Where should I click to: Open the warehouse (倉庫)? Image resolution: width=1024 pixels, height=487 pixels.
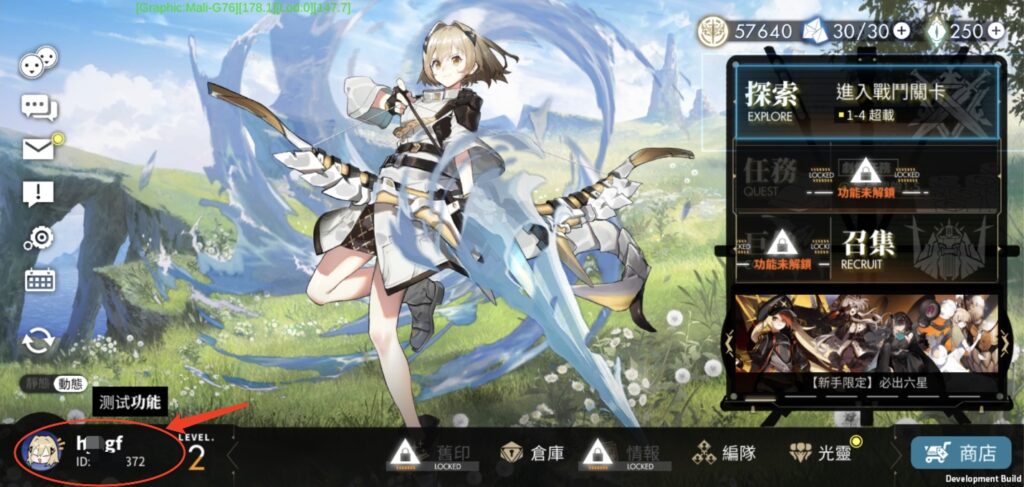tap(533, 453)
